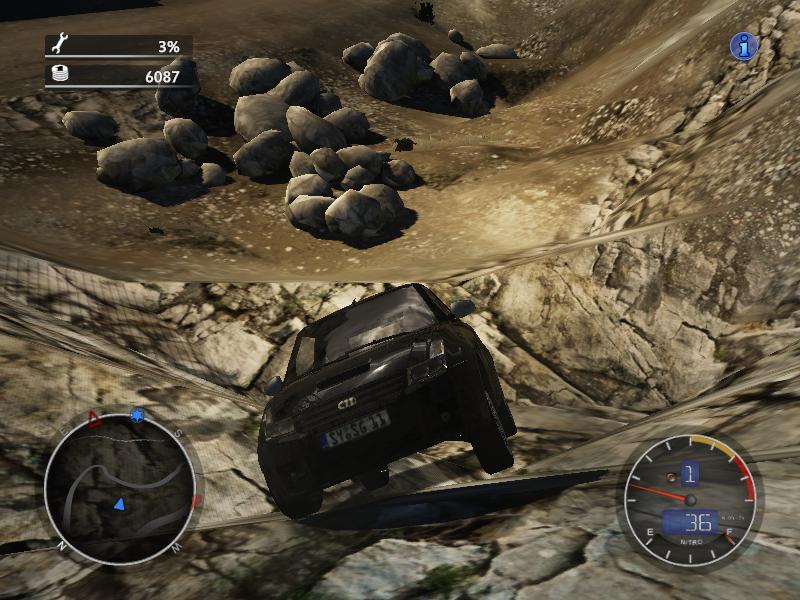Click the blue info icon
This screenshot has height=600, width=800.
coord(743,46)
